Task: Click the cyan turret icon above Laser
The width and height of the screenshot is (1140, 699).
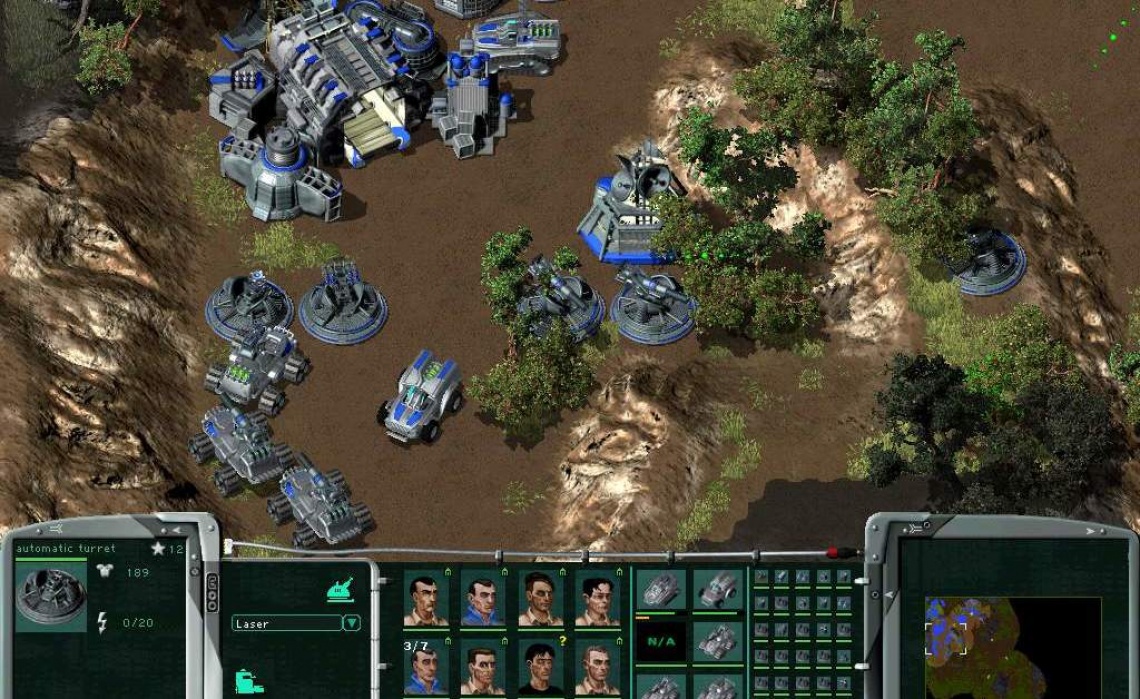Action: [342, 591]
